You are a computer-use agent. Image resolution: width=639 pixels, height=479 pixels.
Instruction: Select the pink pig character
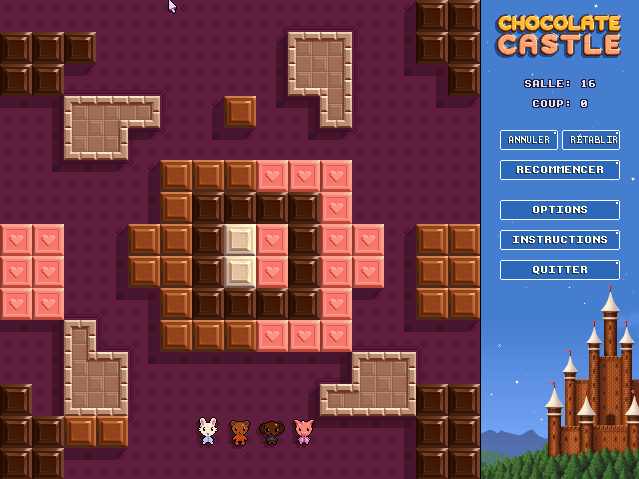(x=304, y=431)
